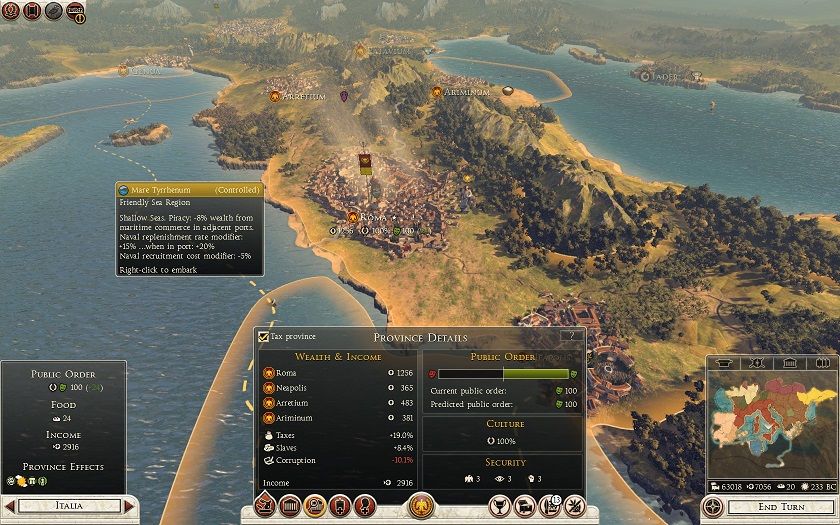Screen dimensions: 840x525
Task: Open the faction eagle emblem button
Action: tap(421, 505)
